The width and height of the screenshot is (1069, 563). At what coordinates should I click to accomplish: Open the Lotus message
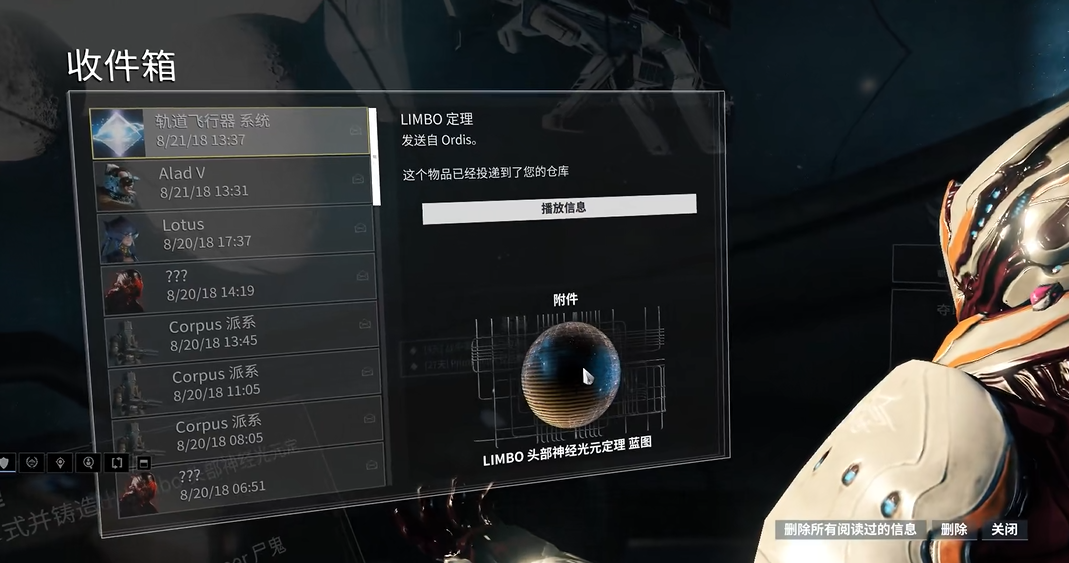(236, 233)
